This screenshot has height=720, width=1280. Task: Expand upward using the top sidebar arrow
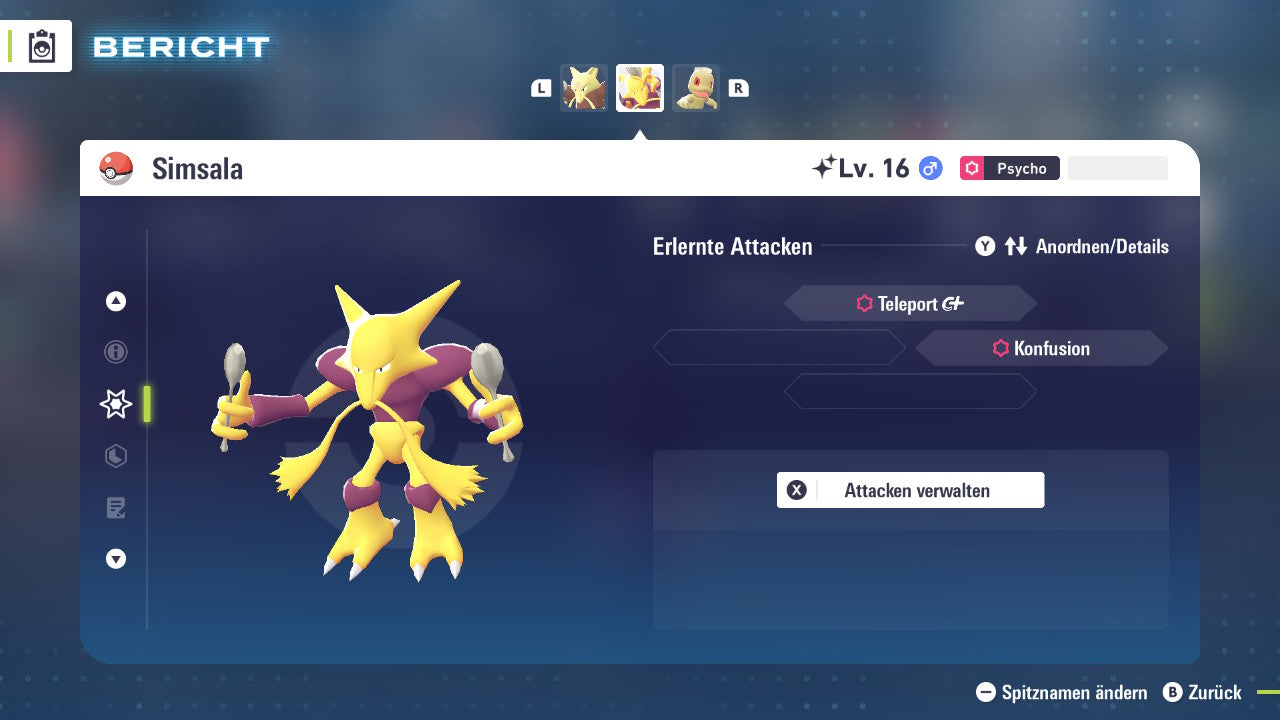coord(115,301)
